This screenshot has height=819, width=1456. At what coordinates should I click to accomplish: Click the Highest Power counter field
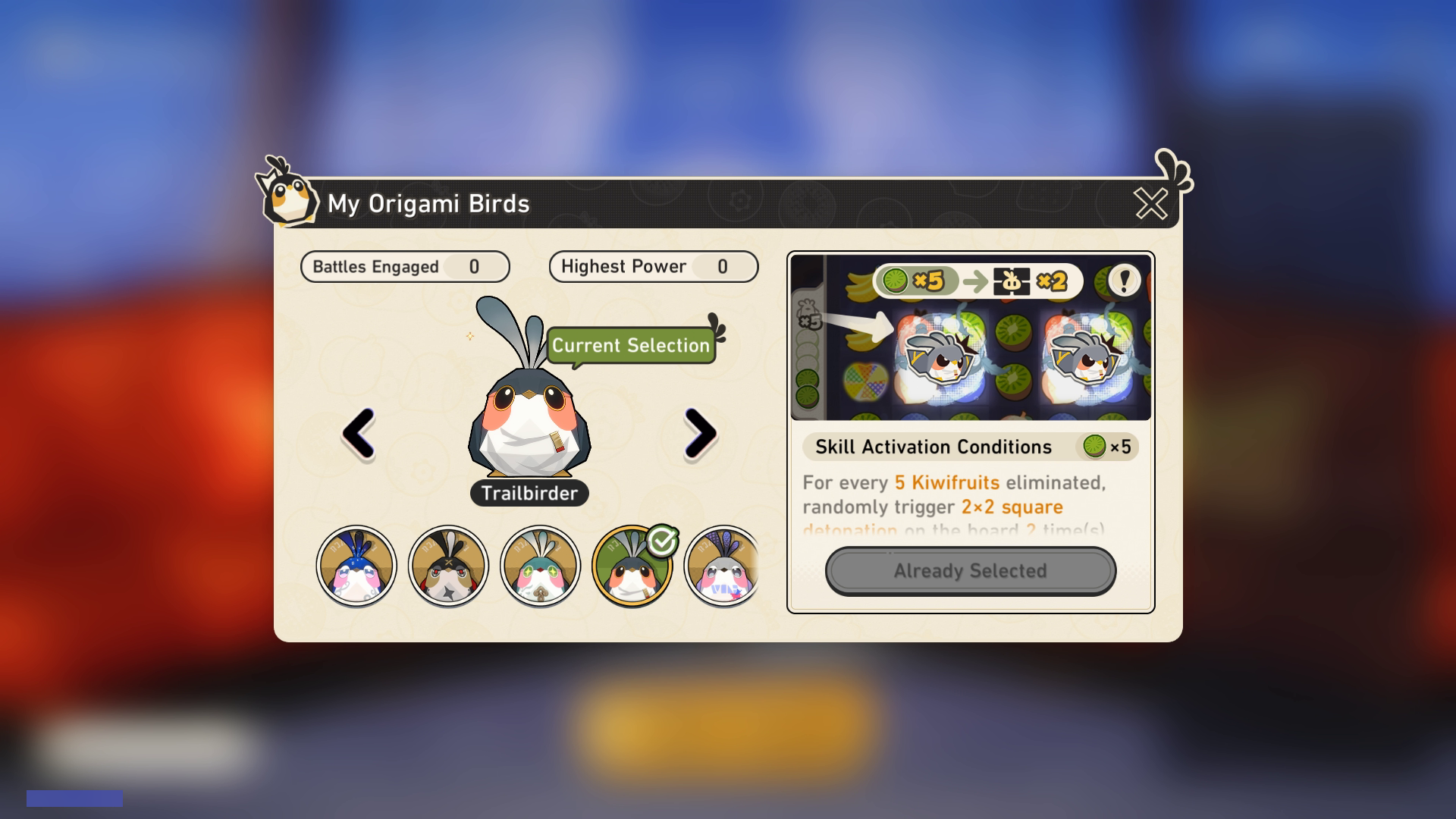point(653,266)
